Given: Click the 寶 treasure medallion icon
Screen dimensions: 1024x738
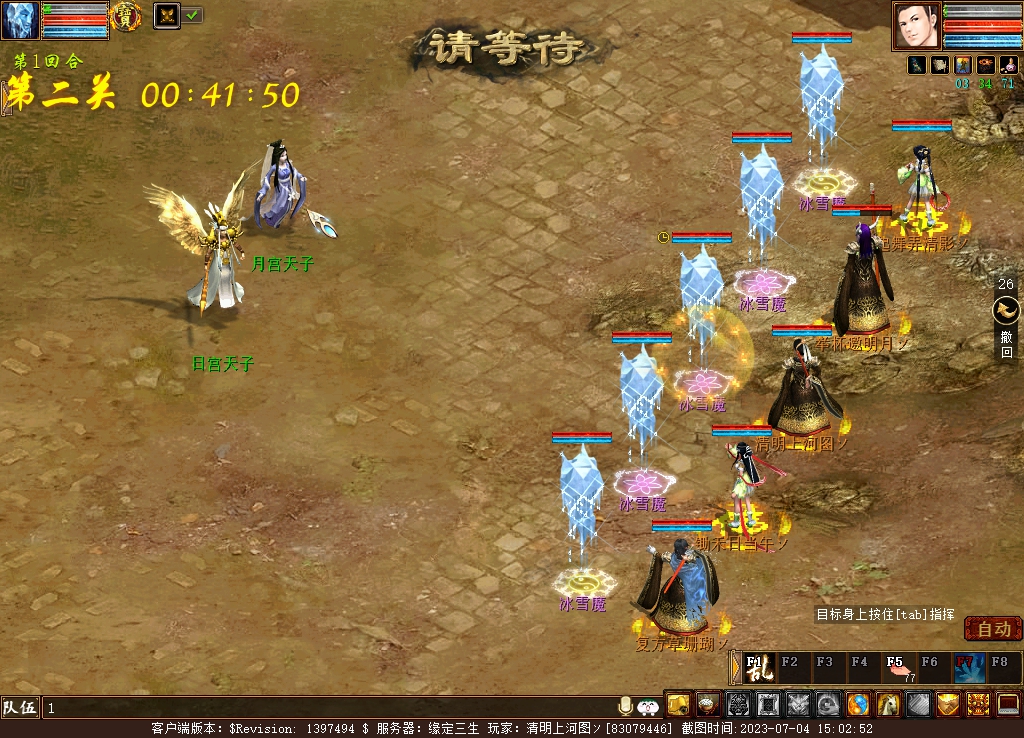Looking at the screenshot, I should coord(125,15).
